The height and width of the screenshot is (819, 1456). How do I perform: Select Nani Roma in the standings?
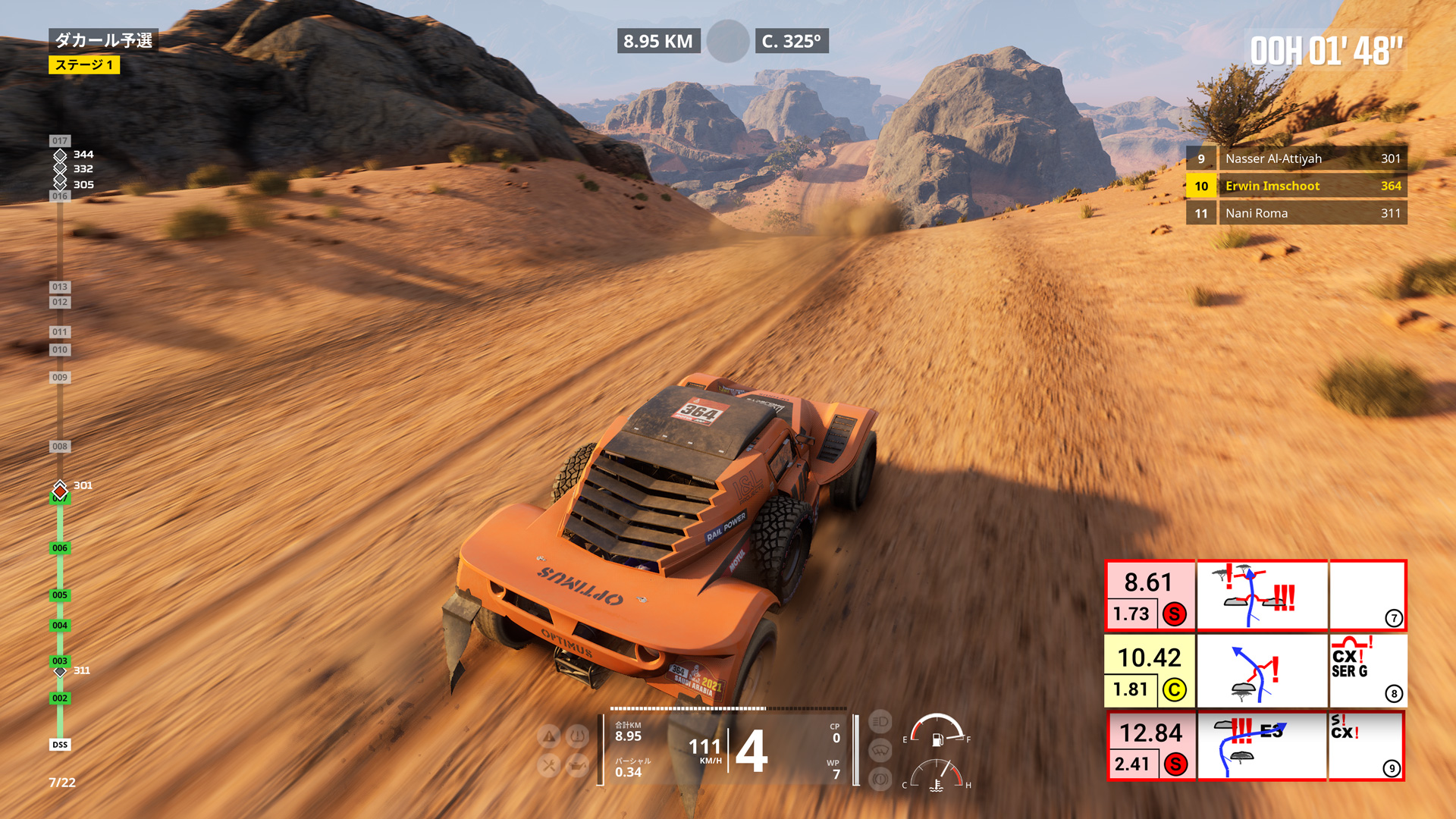1296,213
